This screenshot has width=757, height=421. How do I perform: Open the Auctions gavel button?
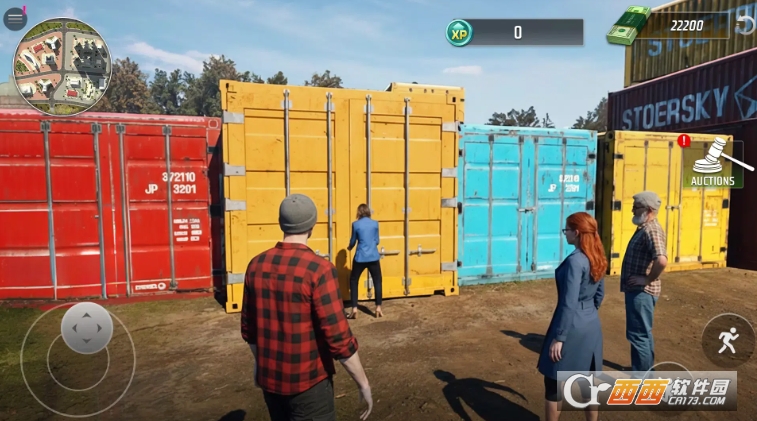pyautogui.click(x=712, y=162)
